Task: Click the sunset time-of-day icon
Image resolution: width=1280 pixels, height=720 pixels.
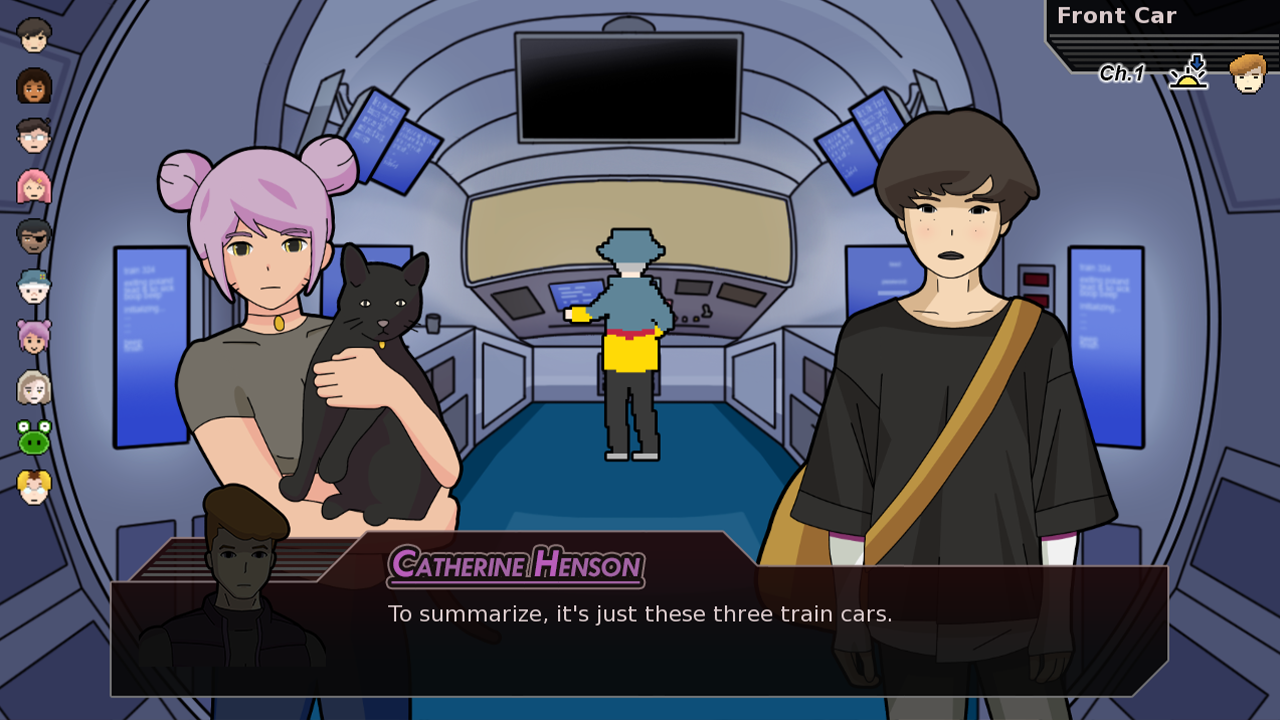Action: click(1186, 73)
